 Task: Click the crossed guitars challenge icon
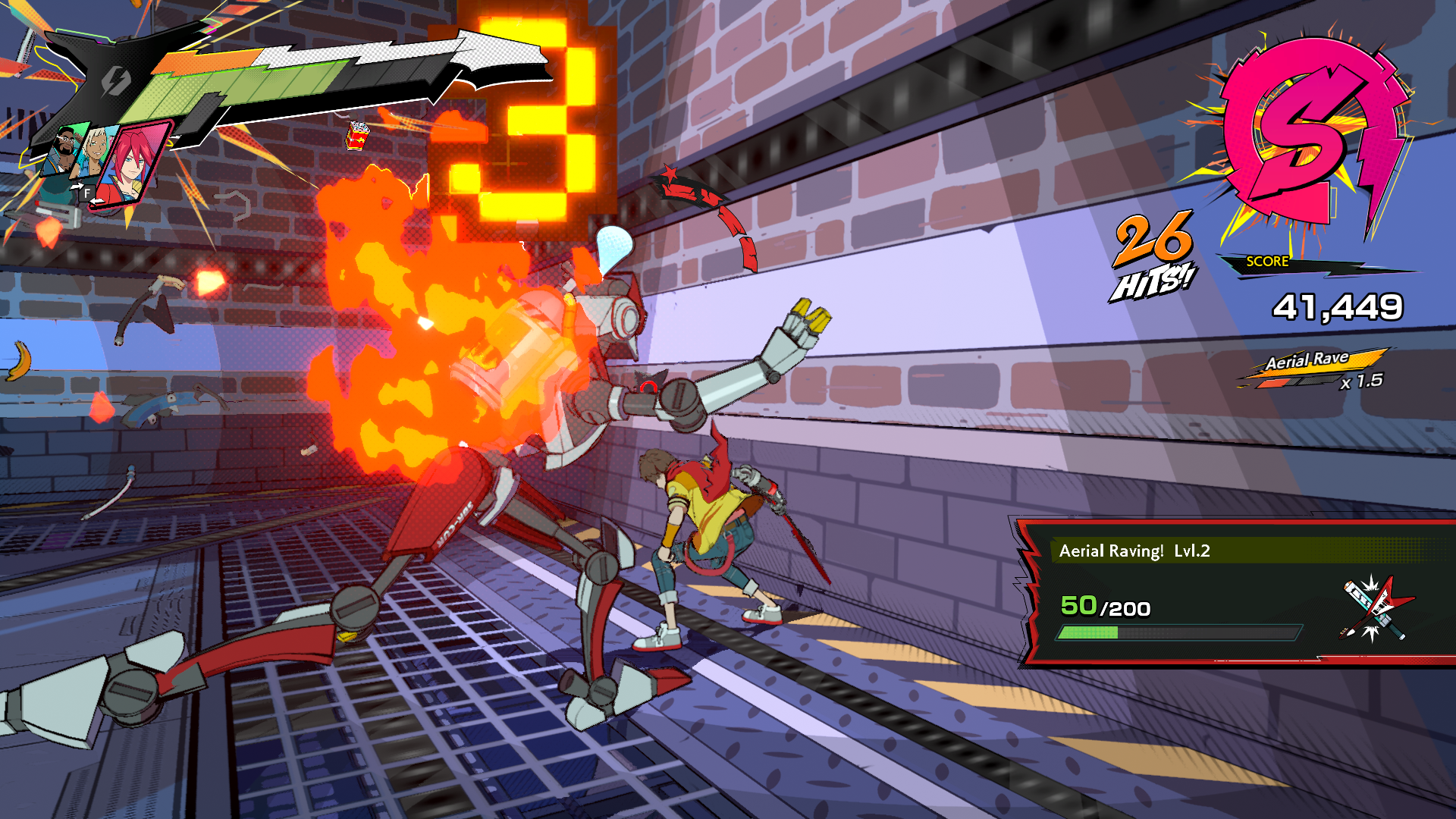tap(1374, 608)
